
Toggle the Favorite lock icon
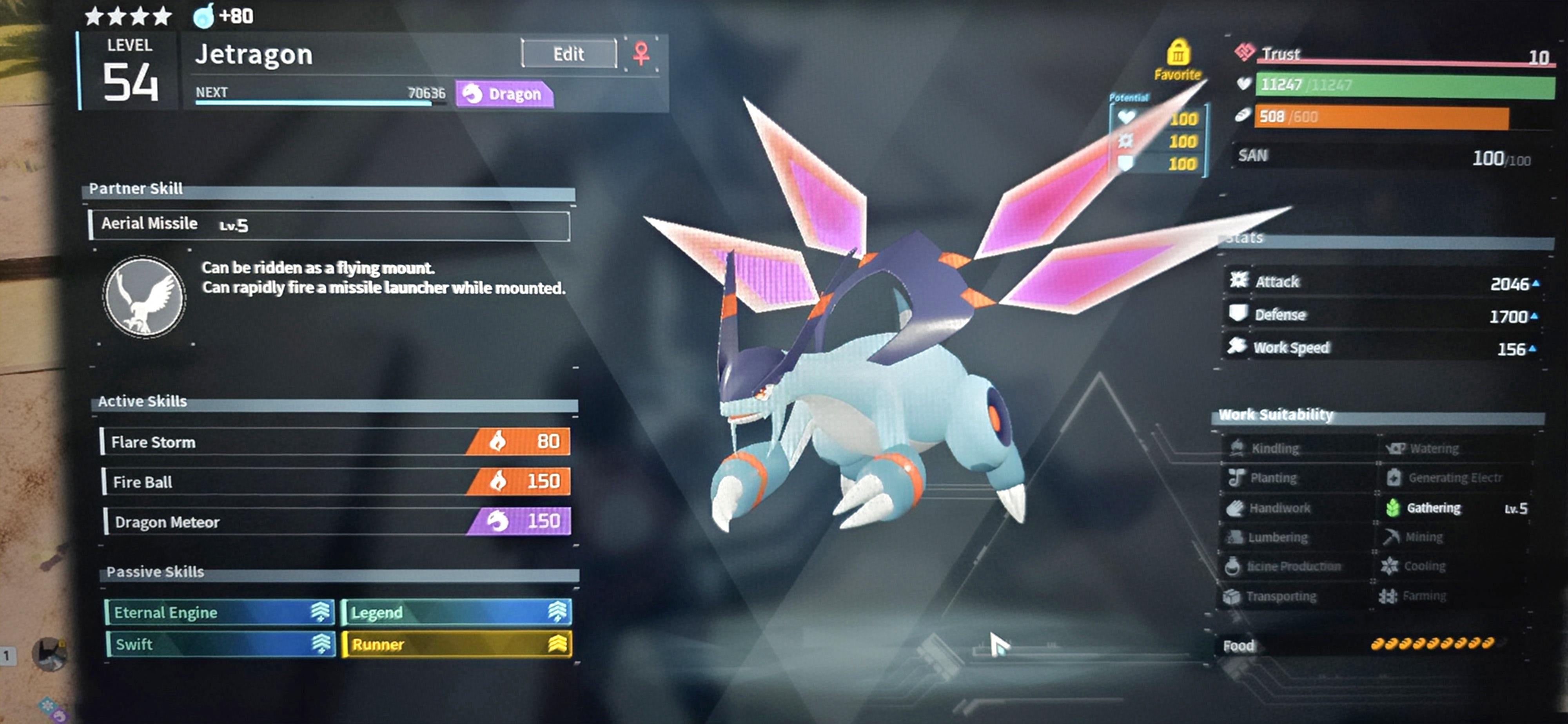point(1178,54)
